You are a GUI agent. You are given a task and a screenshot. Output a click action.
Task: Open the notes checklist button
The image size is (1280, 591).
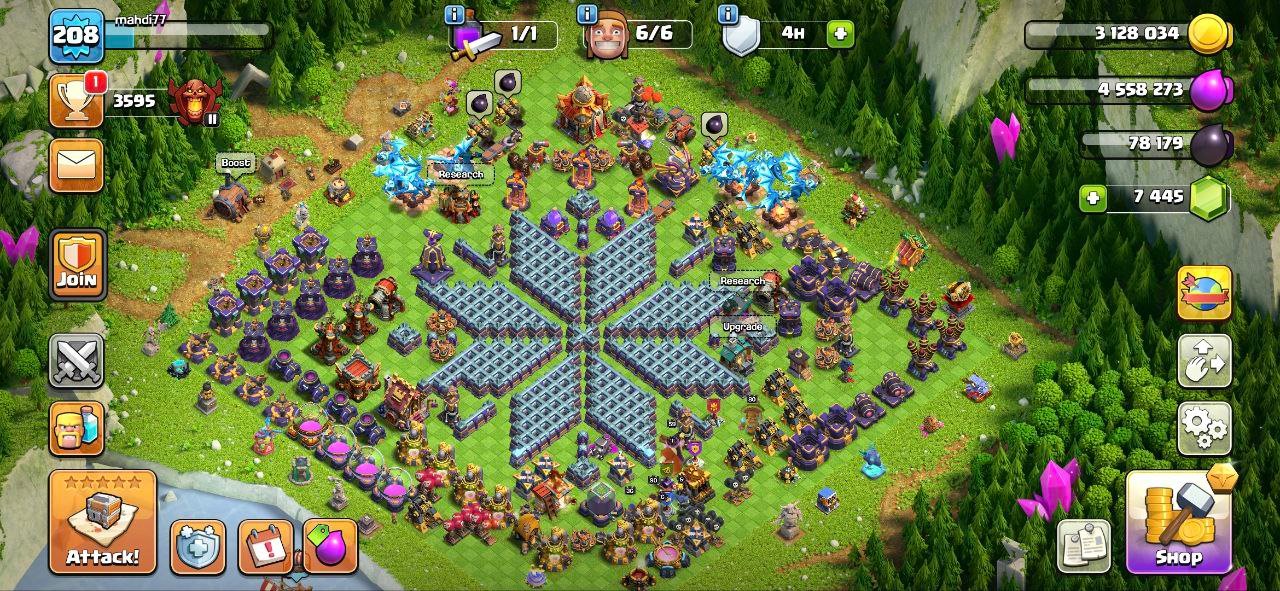1084,546
